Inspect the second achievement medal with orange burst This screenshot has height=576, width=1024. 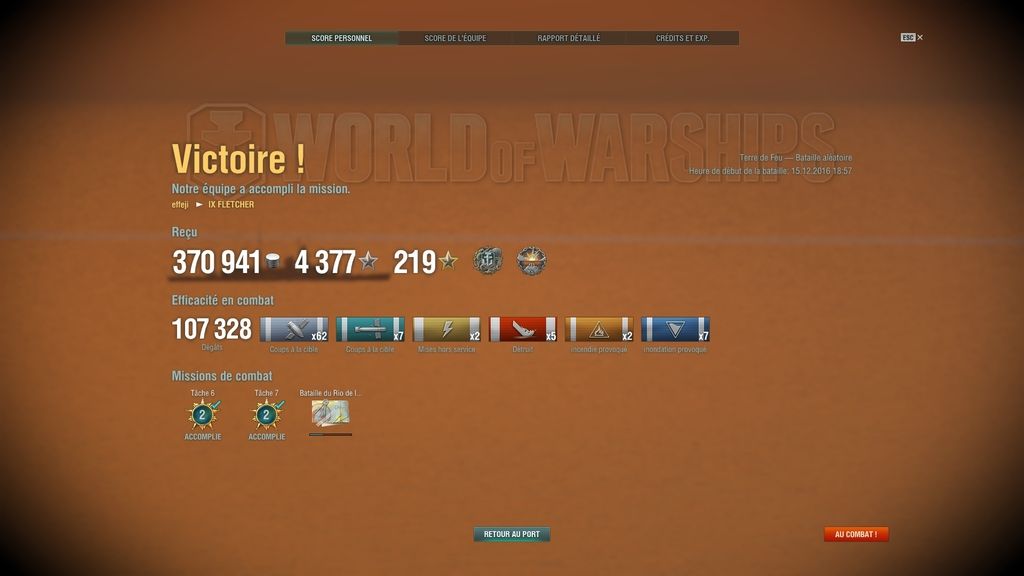click(x=531, y=262)
